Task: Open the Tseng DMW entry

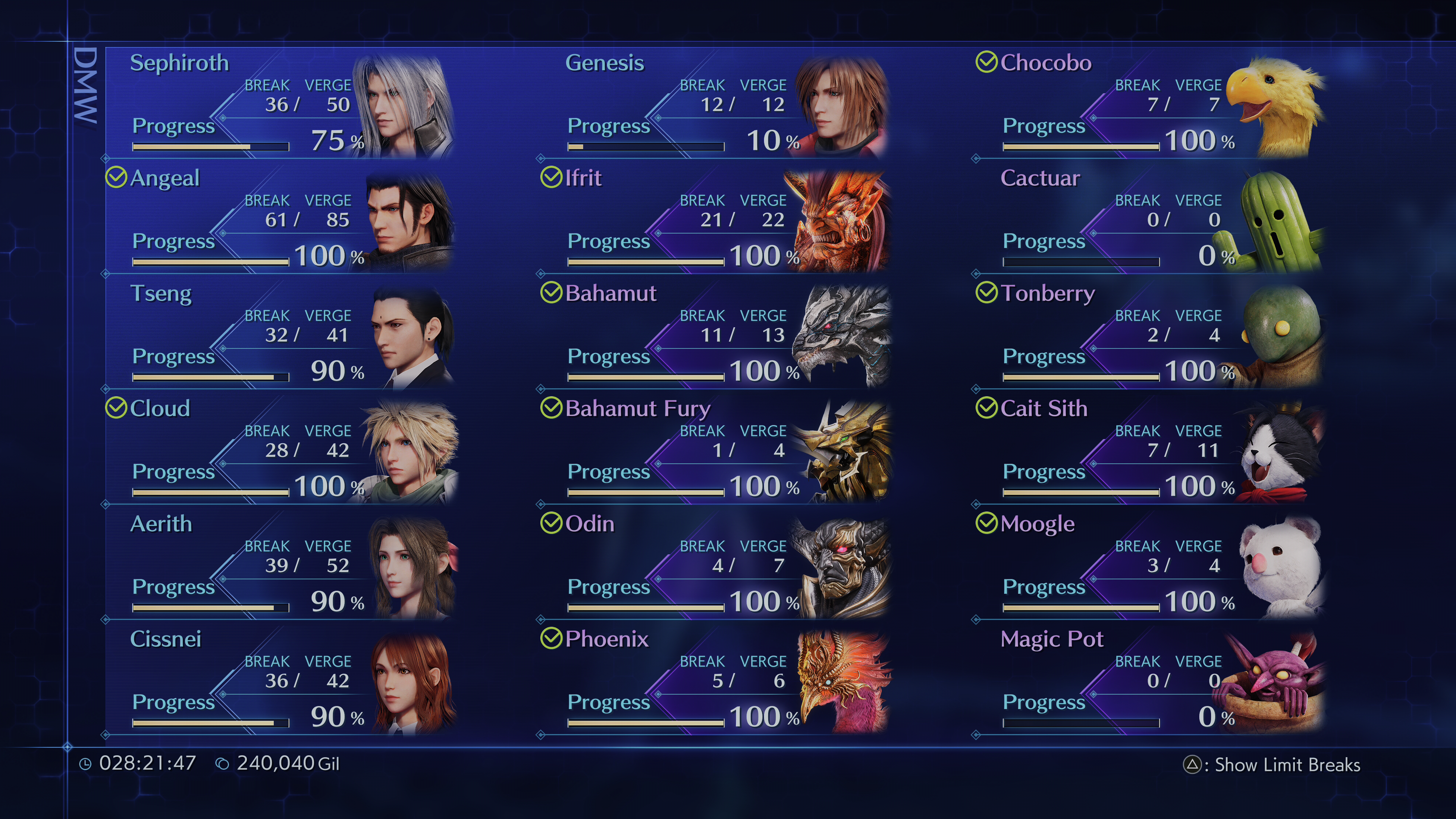Action: click(x=282, y=335)
